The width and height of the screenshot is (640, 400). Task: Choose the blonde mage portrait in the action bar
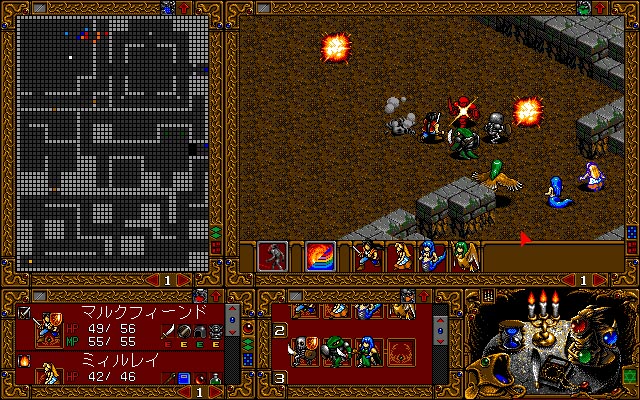pyautogui.click(x=400, y=256)
